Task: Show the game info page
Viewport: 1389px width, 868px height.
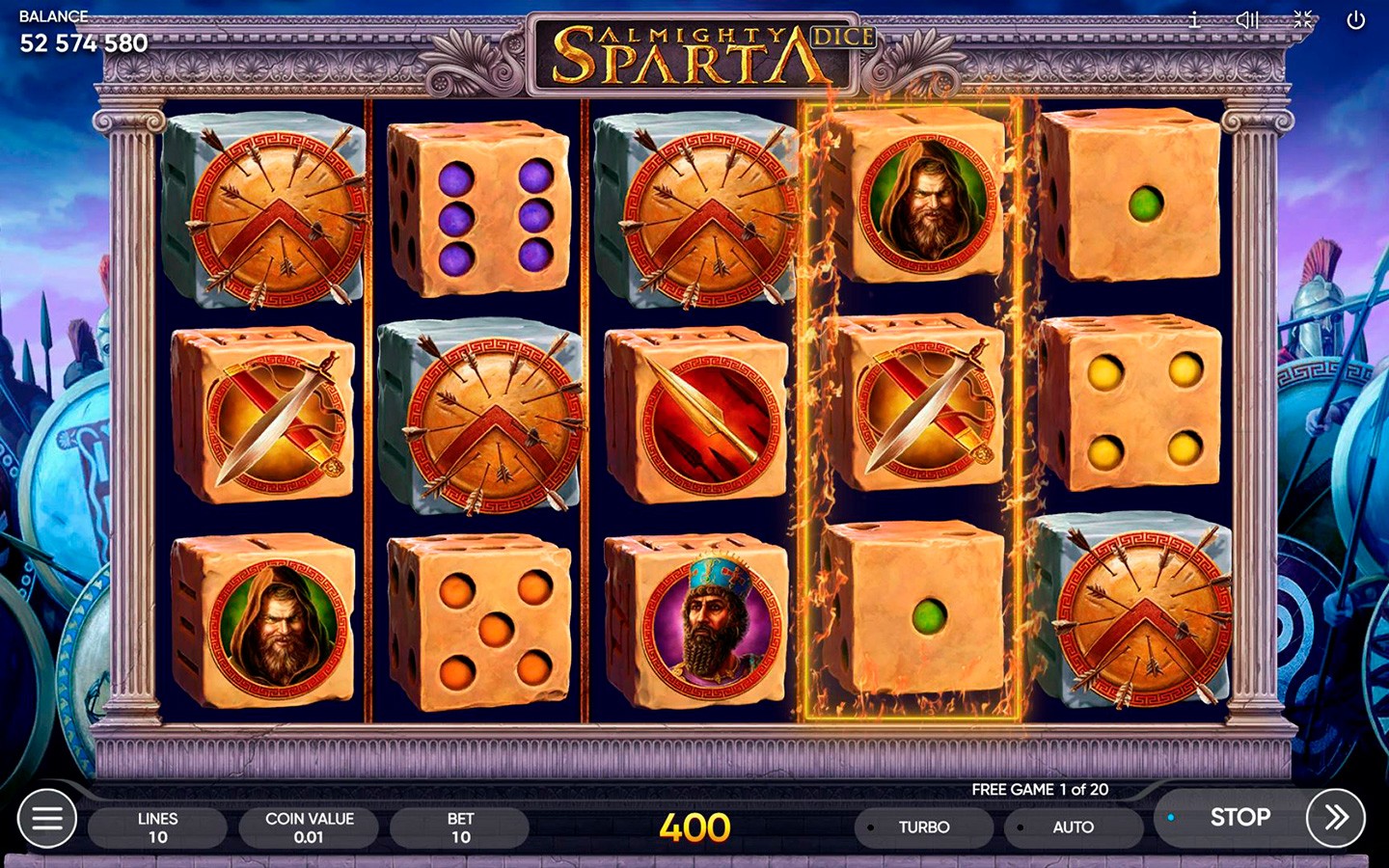Action: click(x=1194, y=20)
